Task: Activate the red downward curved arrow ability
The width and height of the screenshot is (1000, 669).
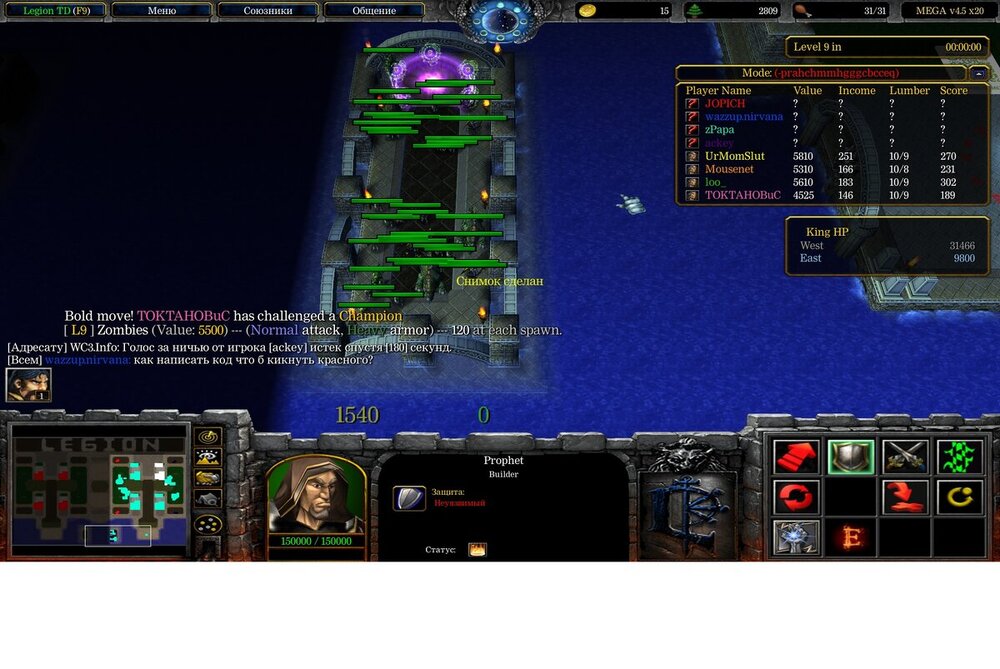Action: [x=905, y=497]
